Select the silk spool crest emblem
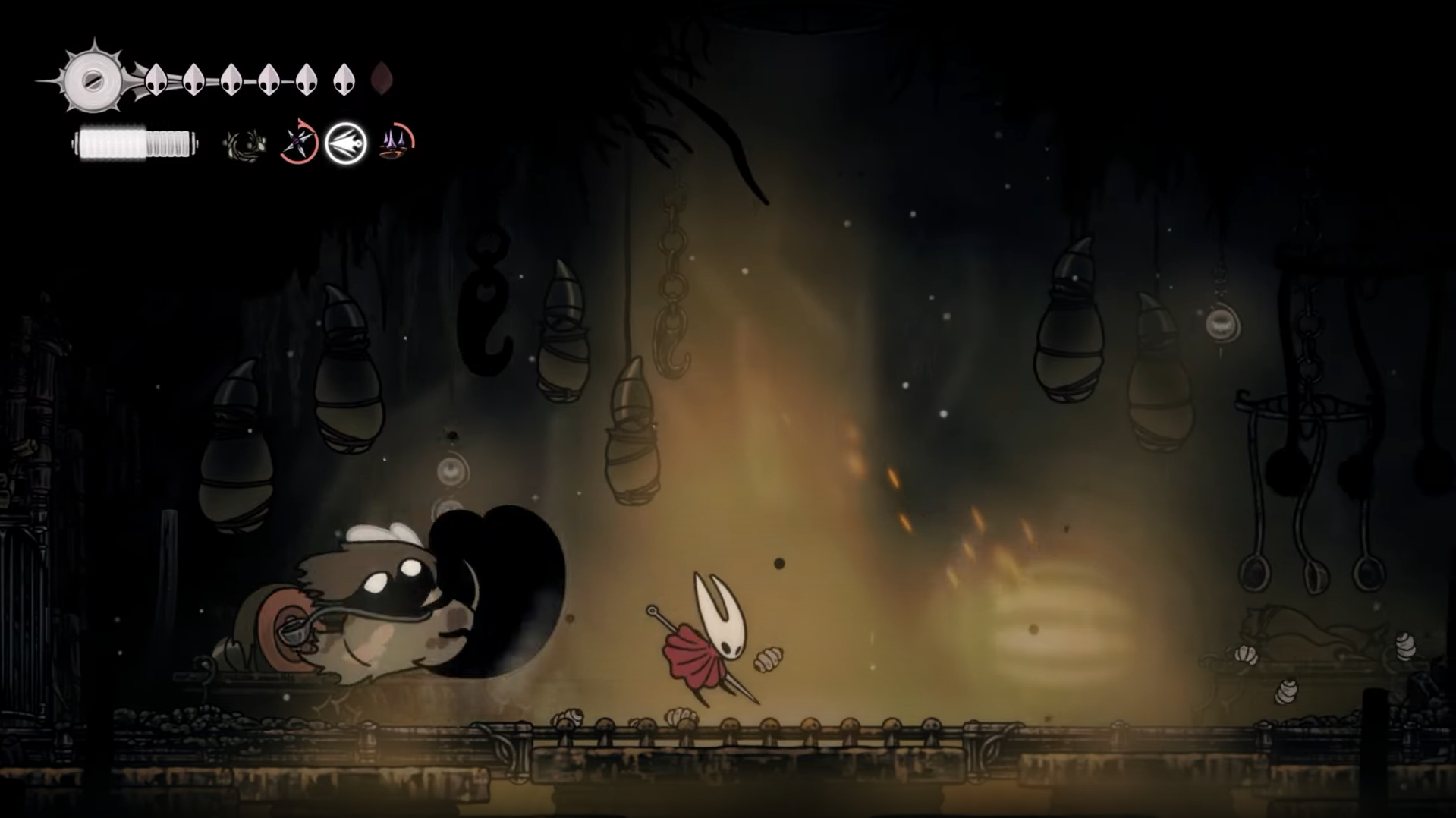The height and width of the screenshot is (818, 1456). pos(93,79)
